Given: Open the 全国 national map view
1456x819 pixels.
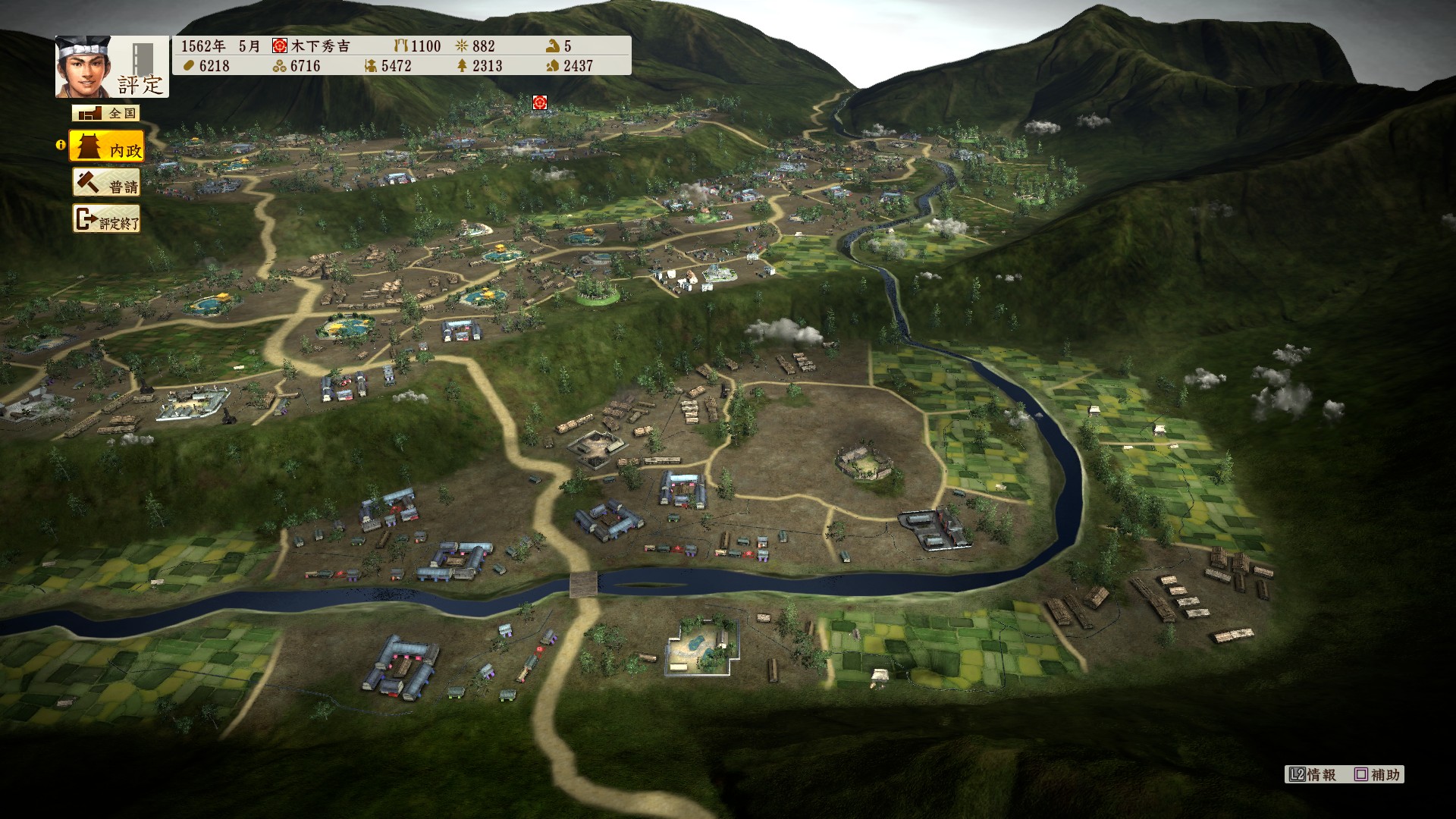Looking at the screenshot, I should tap(106, 113).
